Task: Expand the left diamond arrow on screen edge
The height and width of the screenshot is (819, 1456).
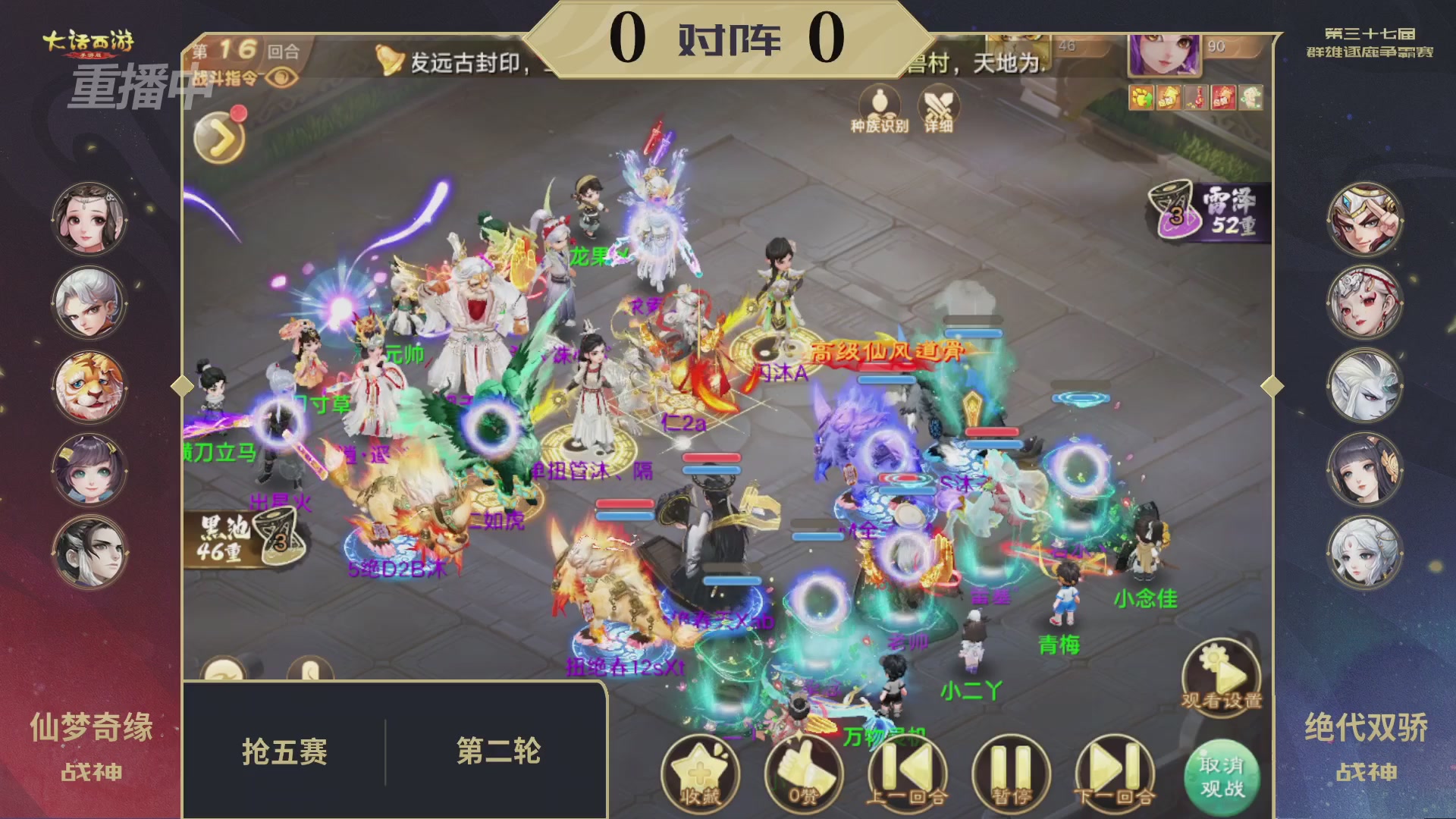Action: [180, 386]
